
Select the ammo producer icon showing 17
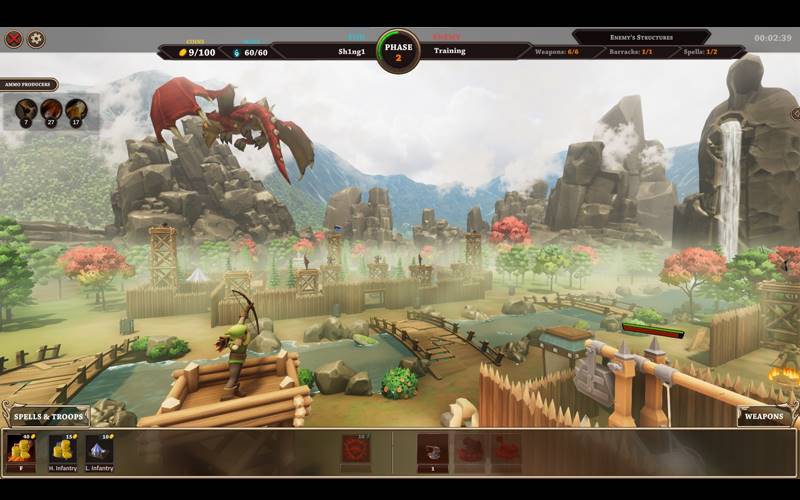(76, 110)
